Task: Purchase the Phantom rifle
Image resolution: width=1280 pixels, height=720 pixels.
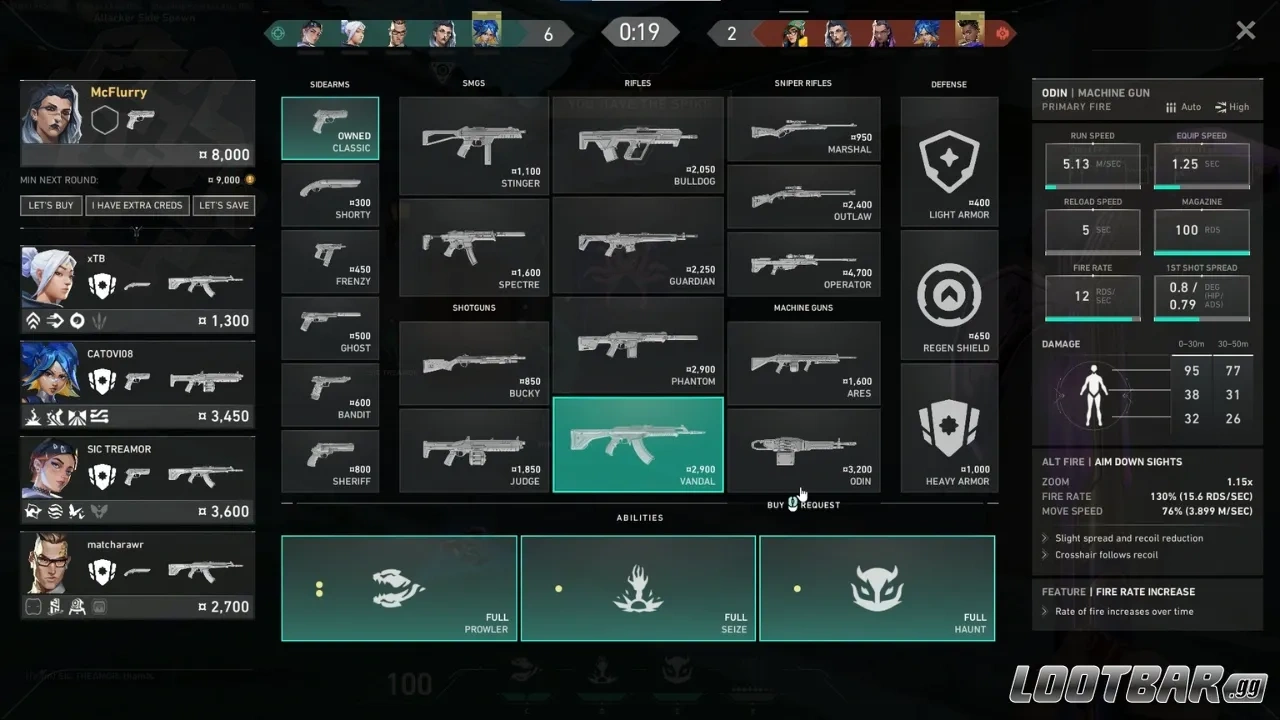Action: coord(638,345)
